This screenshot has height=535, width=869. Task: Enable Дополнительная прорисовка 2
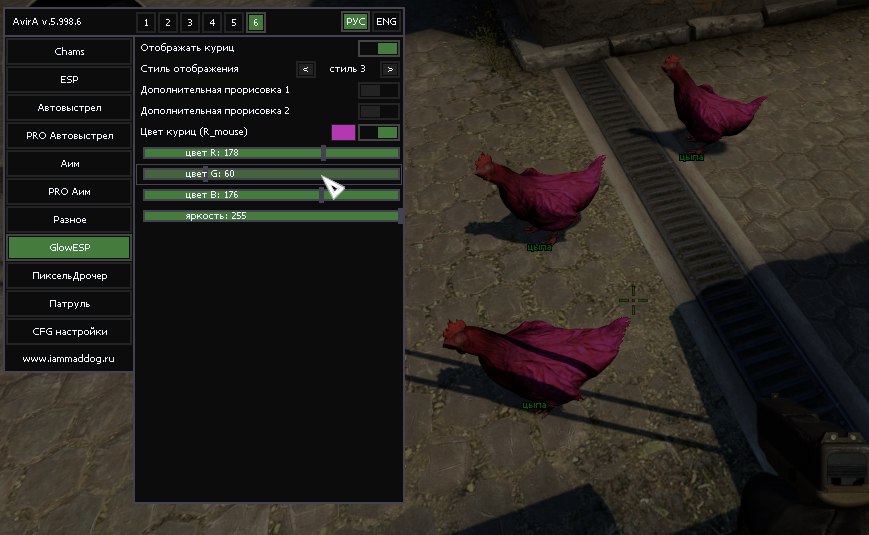(x=379, y=111)
